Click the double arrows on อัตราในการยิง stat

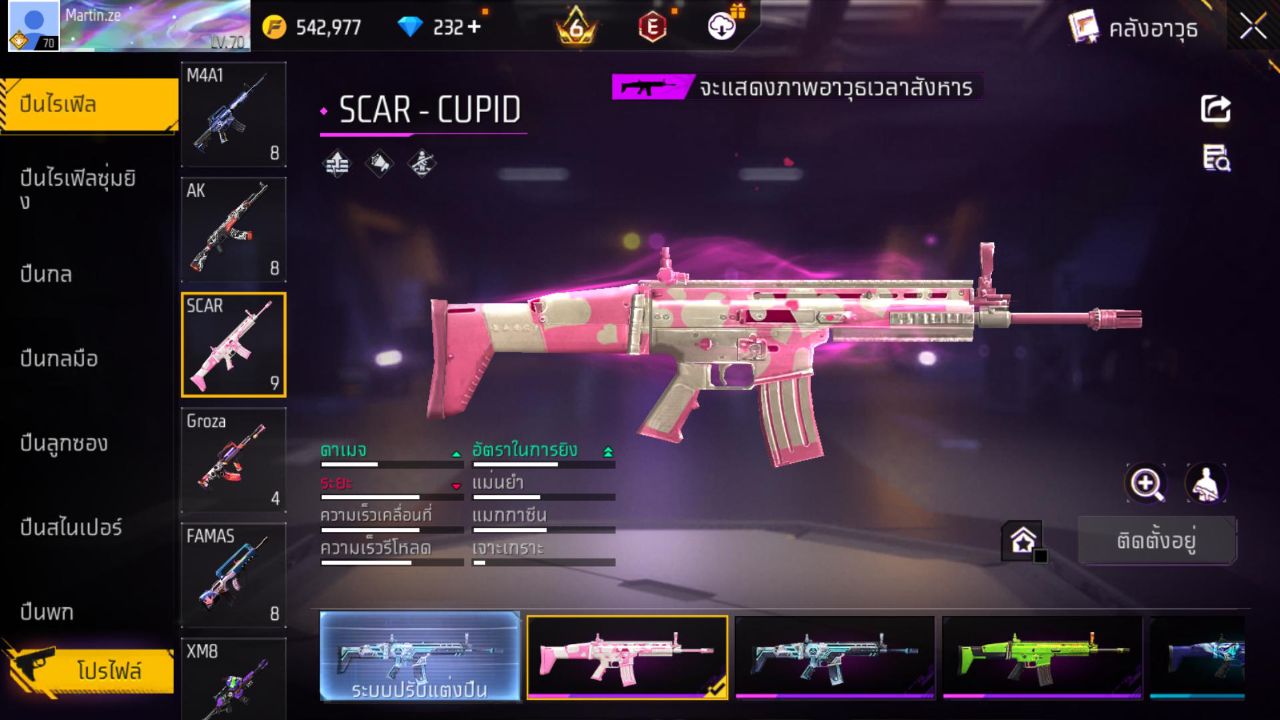(x=607, y=450)
